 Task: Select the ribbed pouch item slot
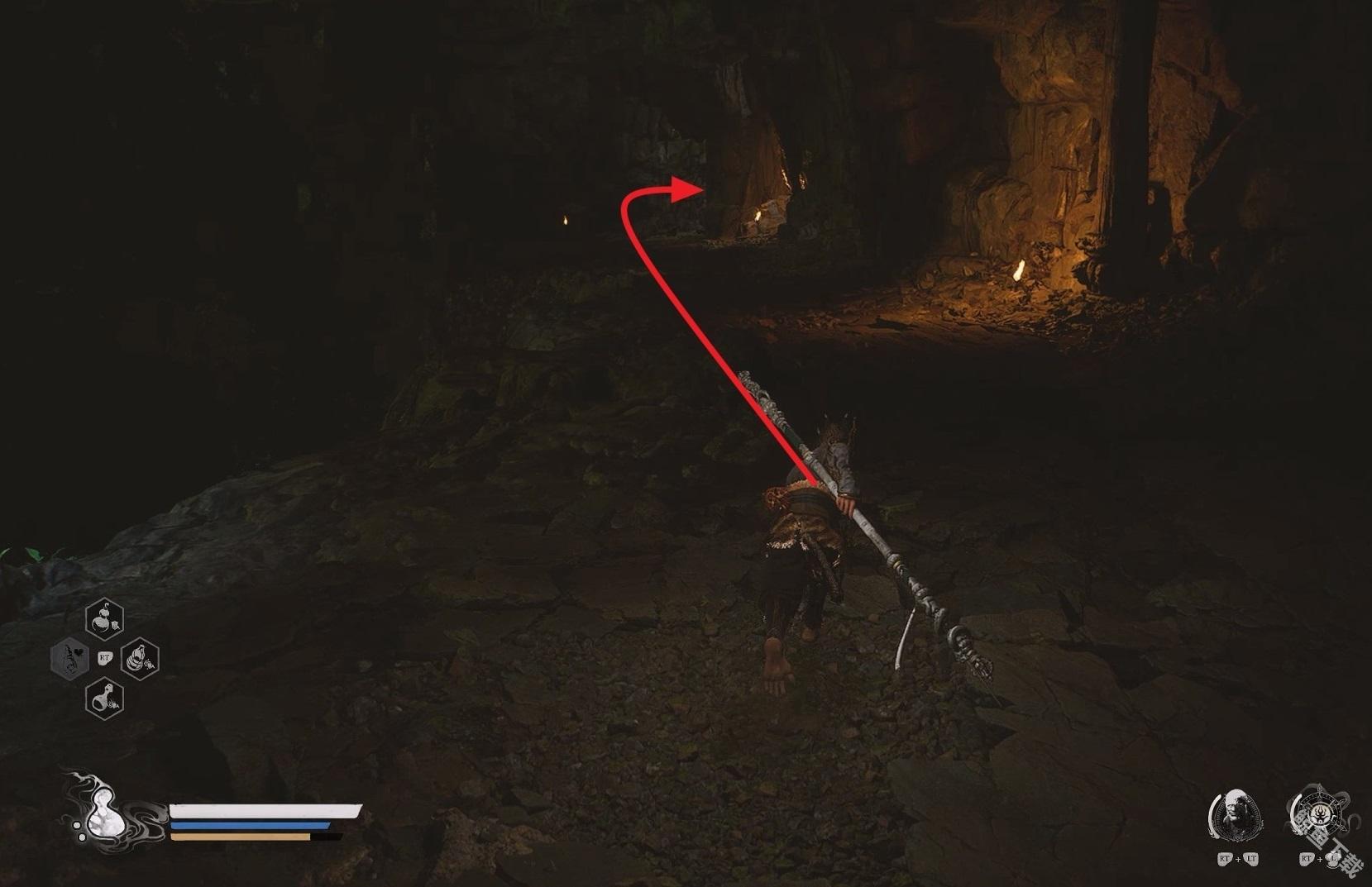pyautogui.click(x=140, y=659)
